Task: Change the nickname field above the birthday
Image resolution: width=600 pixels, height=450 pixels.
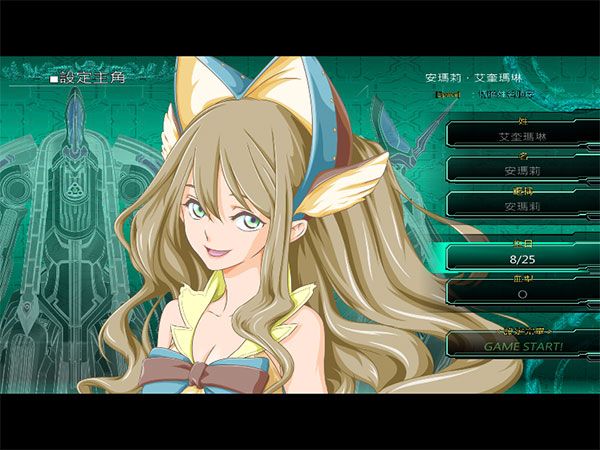Action: click(522, 205)
